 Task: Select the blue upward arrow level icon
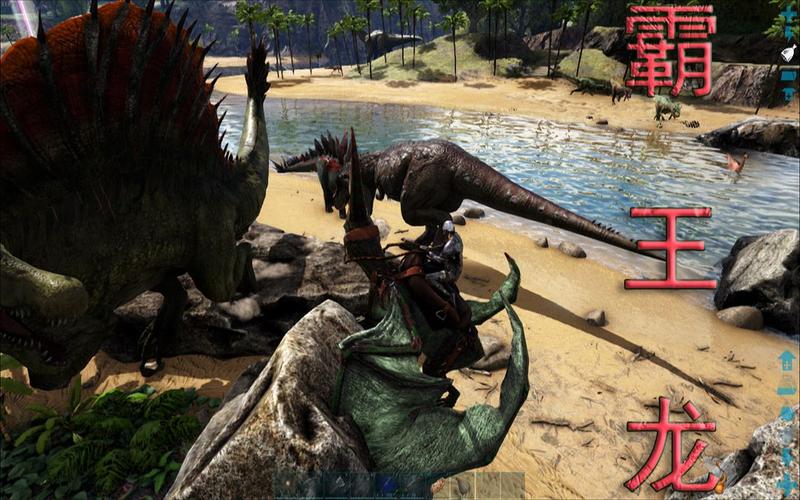[x=787, y=361]
